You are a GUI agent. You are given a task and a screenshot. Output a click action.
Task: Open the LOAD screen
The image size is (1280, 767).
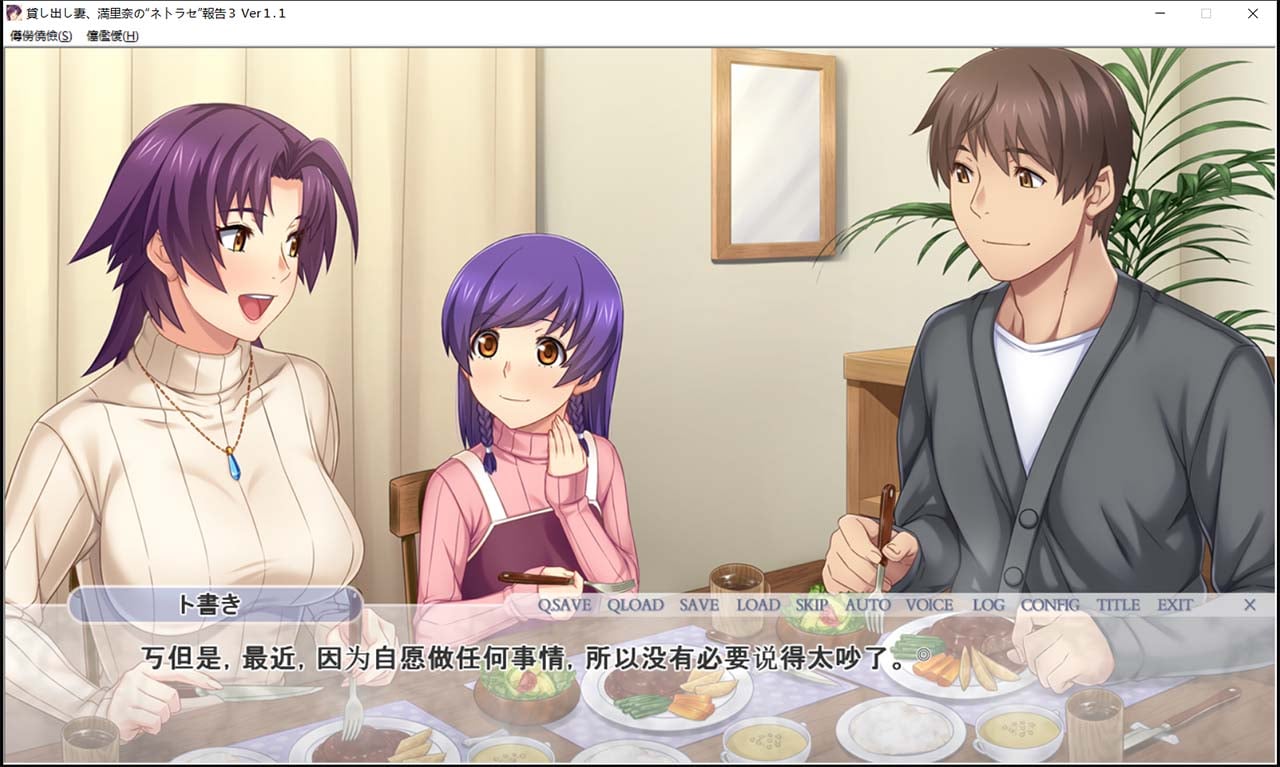[x=758, y=605]
